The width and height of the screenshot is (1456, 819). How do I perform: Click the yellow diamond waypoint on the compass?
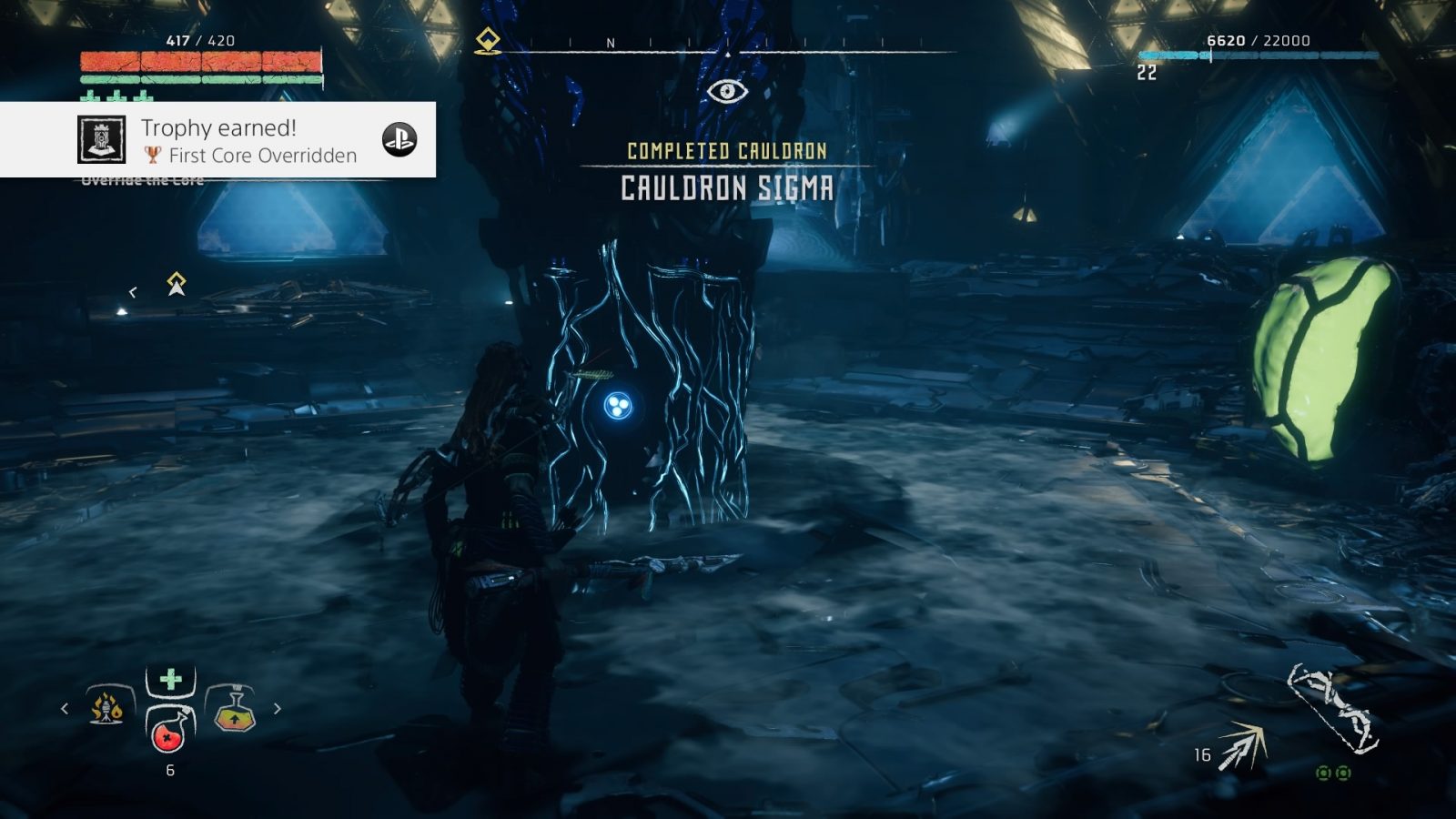coord(487,38)
